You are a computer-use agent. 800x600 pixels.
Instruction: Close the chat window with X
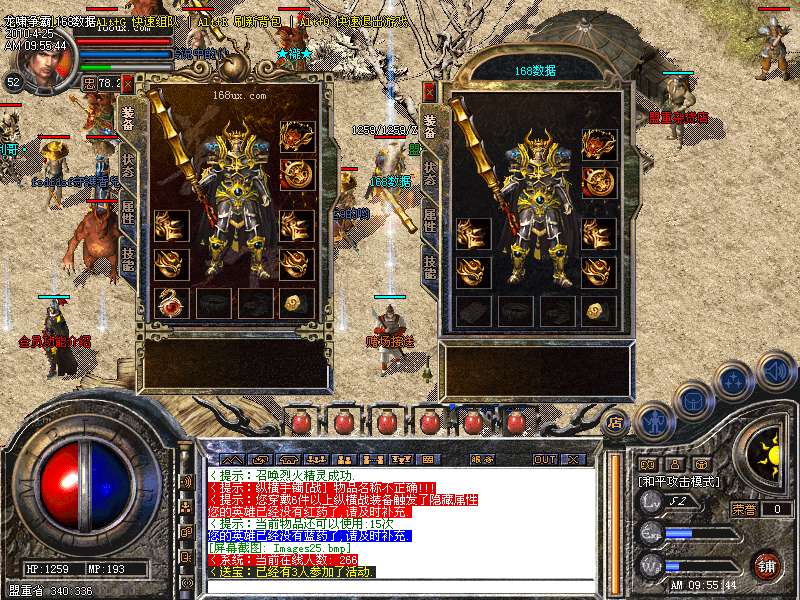(x=574, y=459)
